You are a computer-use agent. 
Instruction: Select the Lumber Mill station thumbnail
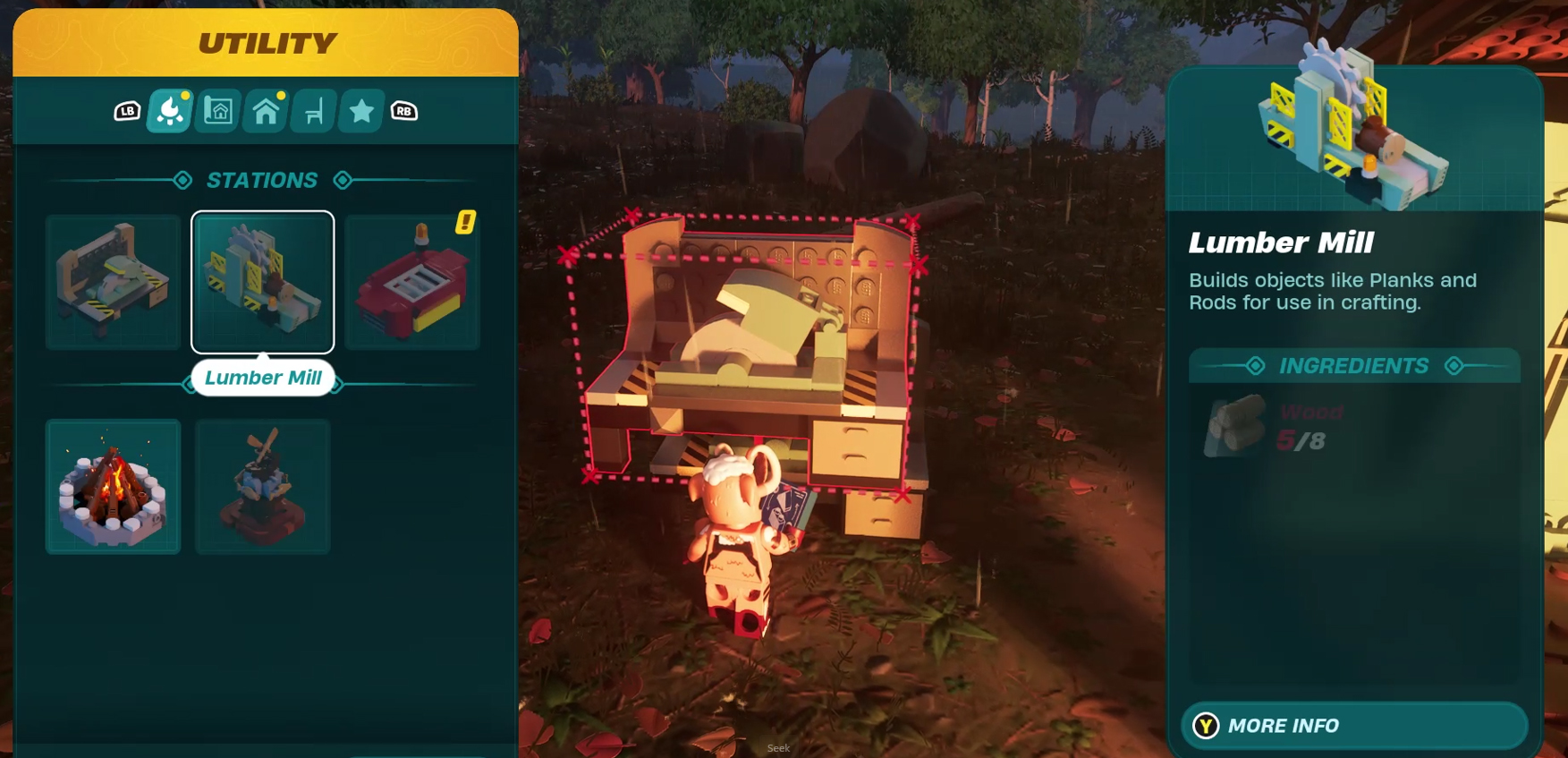coord(262,282)
